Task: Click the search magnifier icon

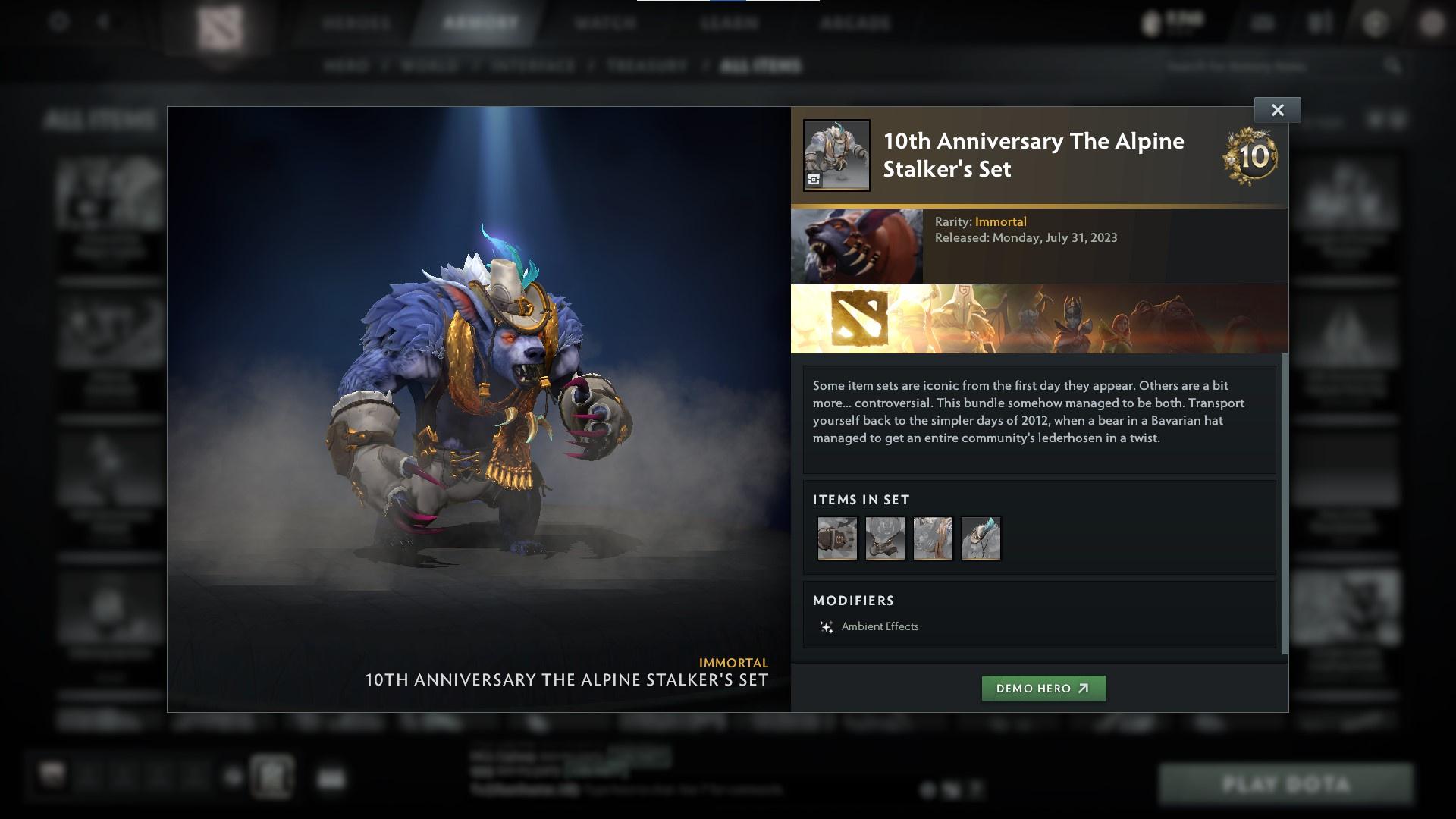Action: click(1392, 66)
